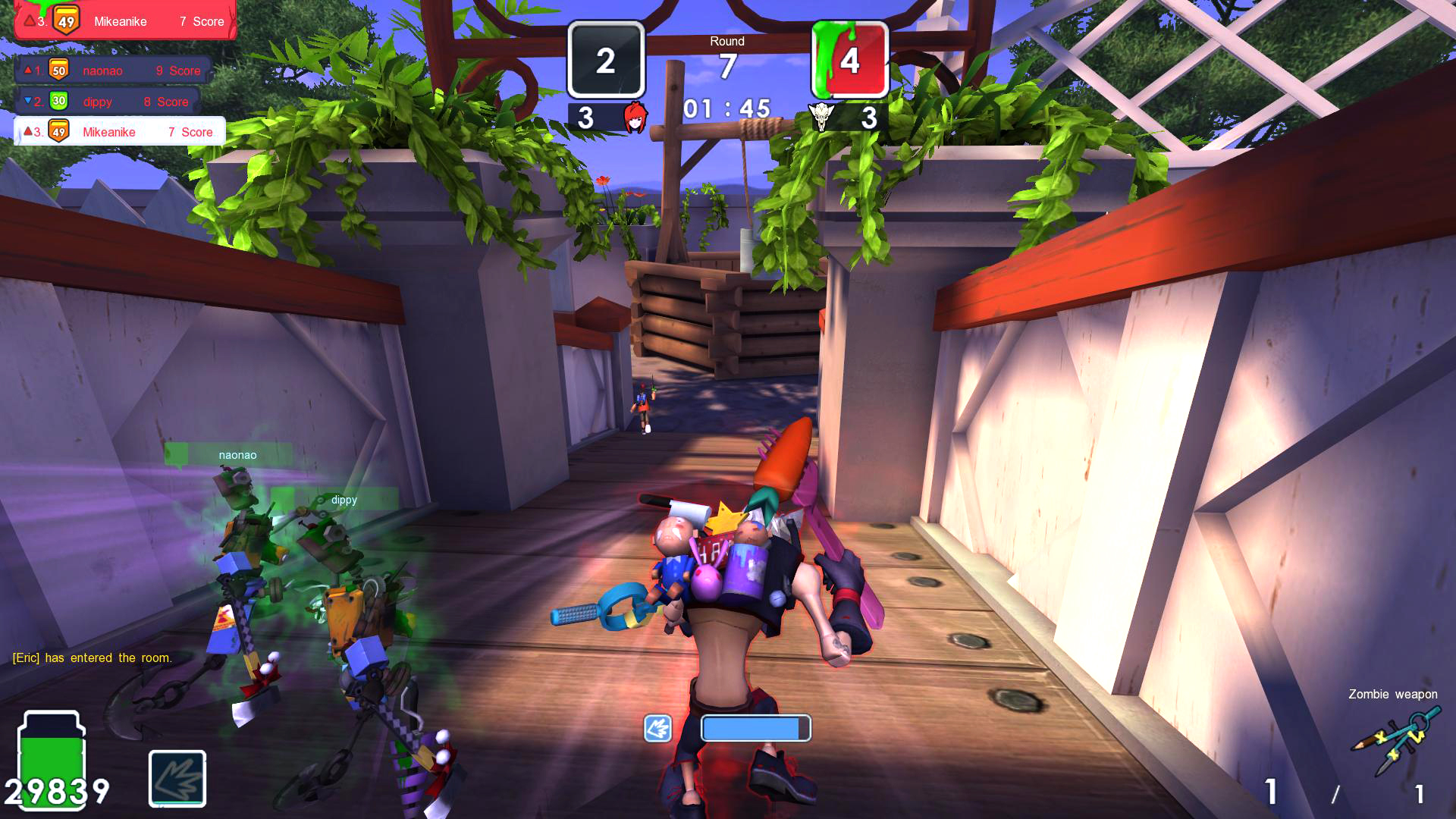Viewport: 1456px width, 819px height.
Task: Select dippy's row in the scoreboard
Action: (108, 101)
